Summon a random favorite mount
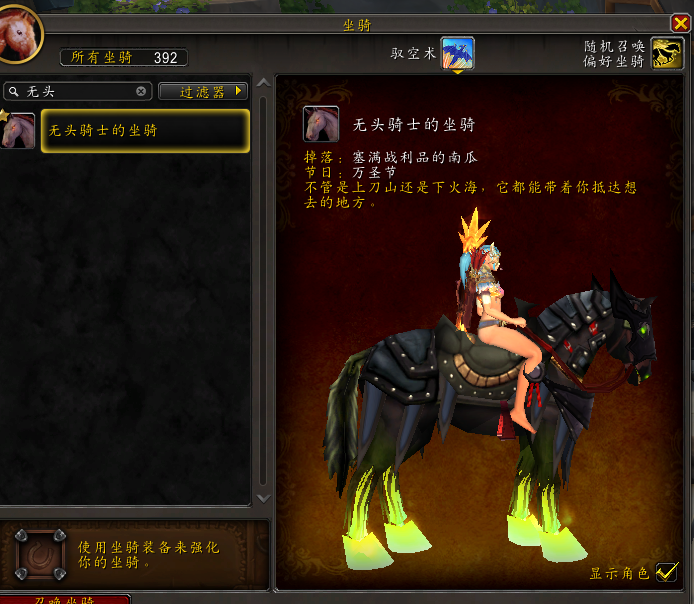Image resolution: width=694 pixels, height=604 pixels. 667,53
